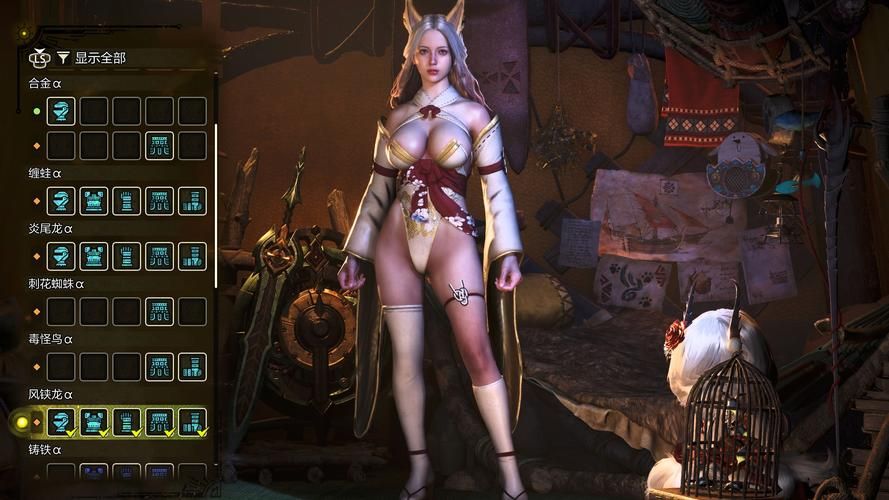The height and width of the screenshot is (500, 889).
Task: Select the 合金α helmet piece
Action: pos(61,111)
